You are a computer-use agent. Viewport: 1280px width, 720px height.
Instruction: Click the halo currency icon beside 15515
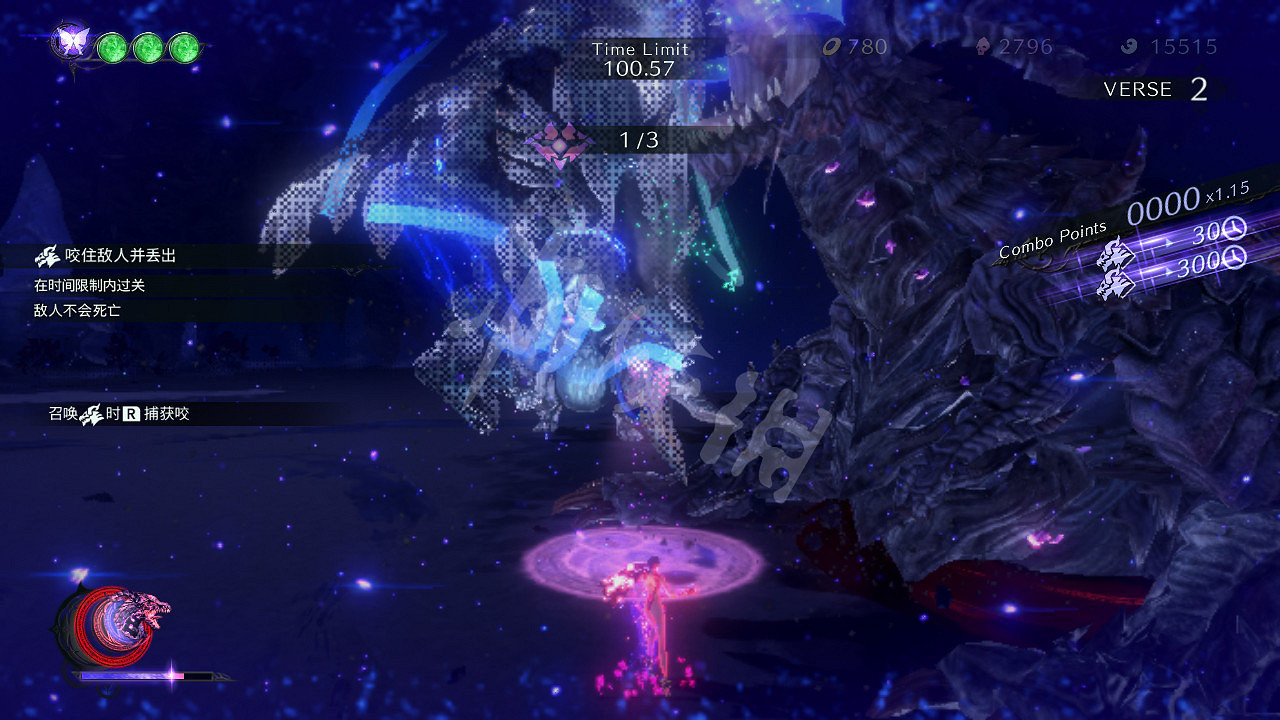[x=1127, y=46]
